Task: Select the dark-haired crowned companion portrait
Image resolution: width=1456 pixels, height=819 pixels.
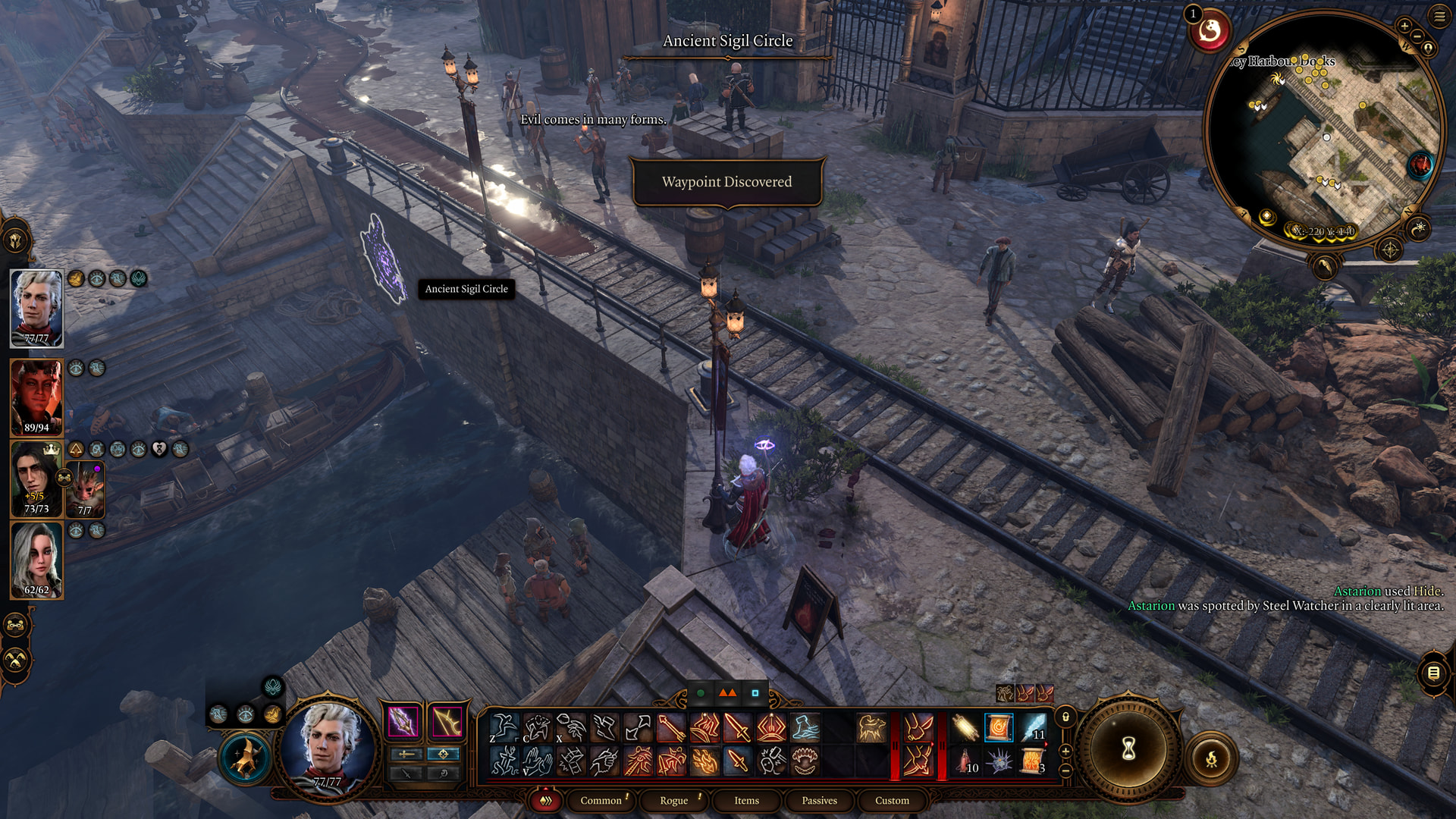Action: [35, 478]
